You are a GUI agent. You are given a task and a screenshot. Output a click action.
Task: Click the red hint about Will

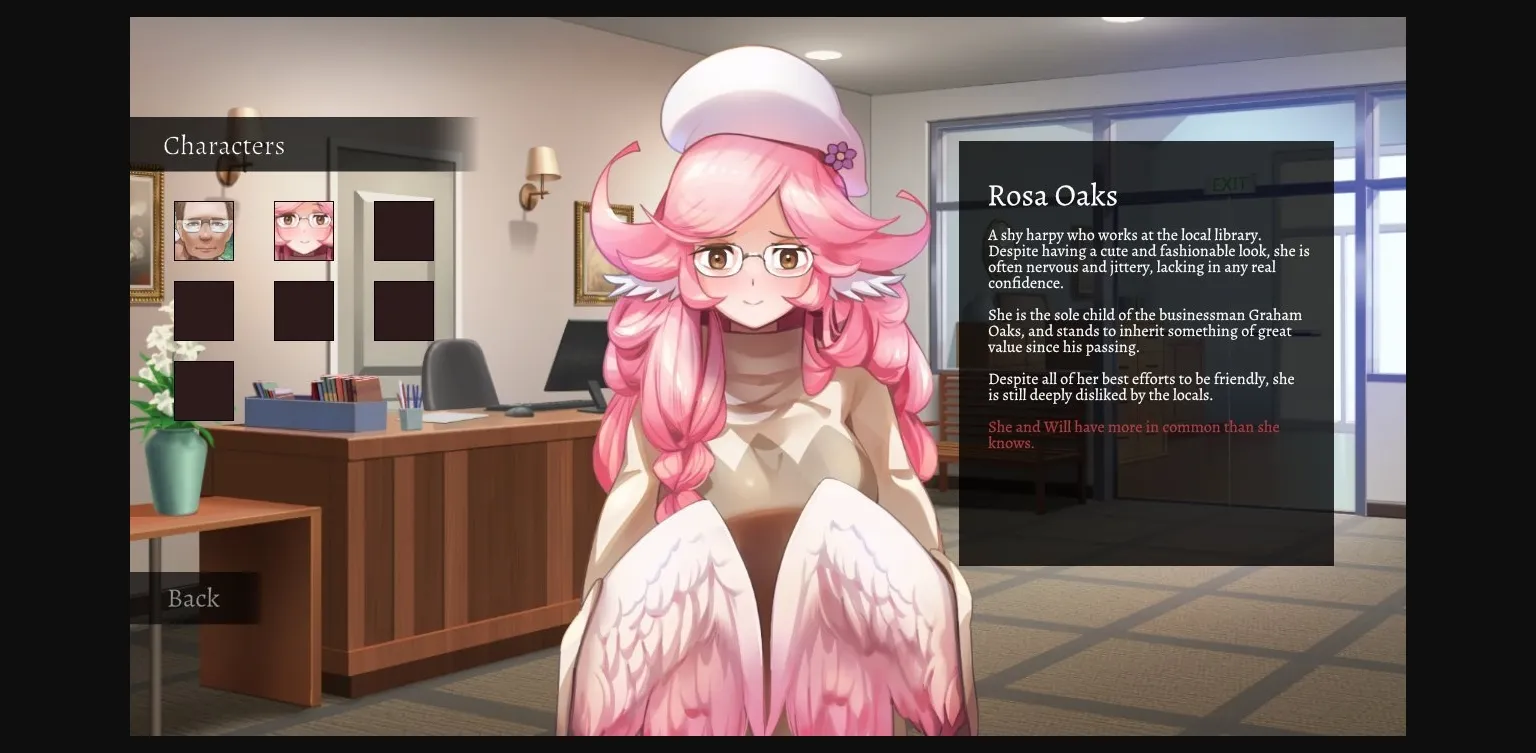1133,434
